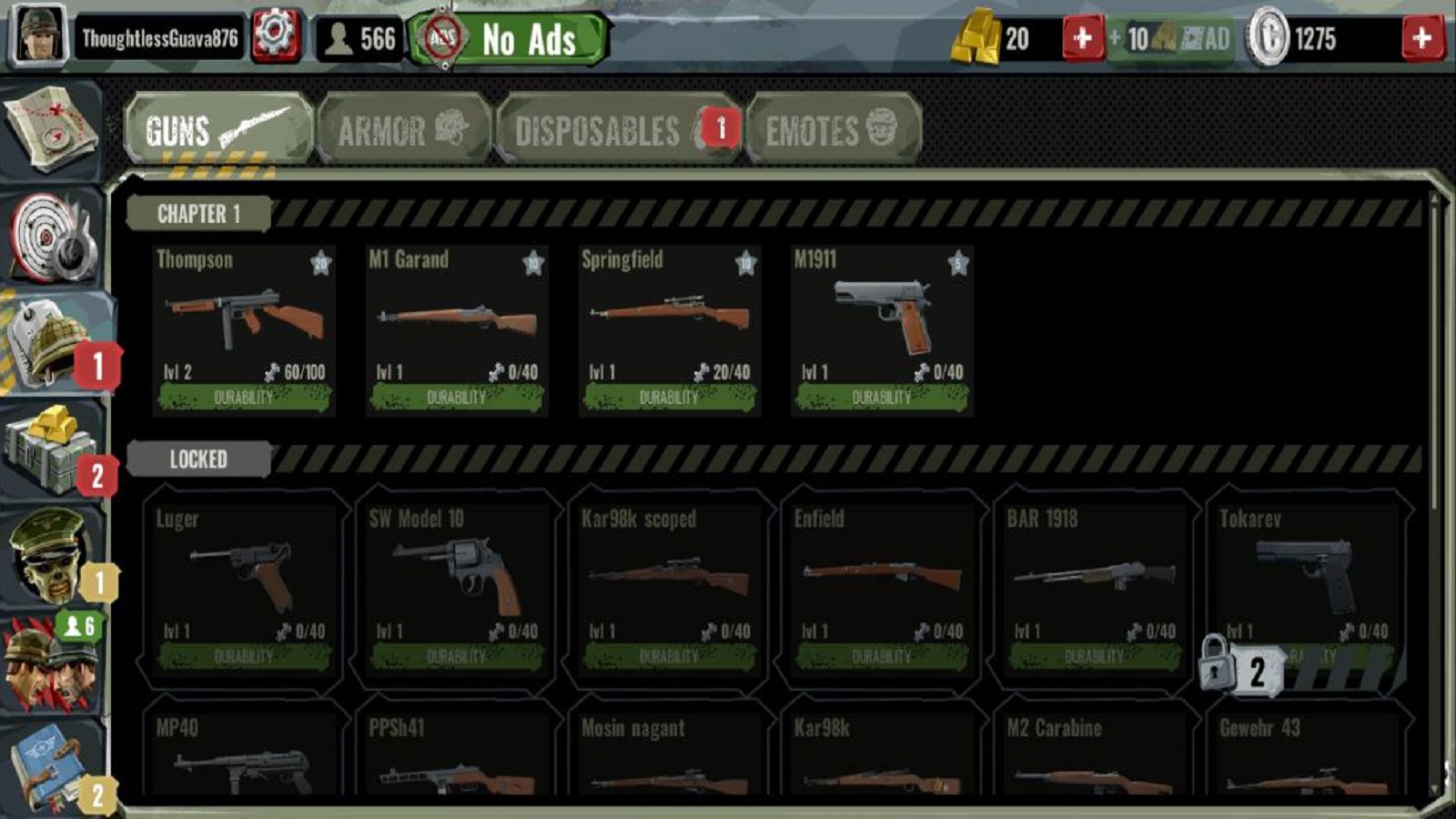Image resolution: width=1456 pixels, height=819 pixels.
Task: Select the Guns tab
Action: (218, 130)
